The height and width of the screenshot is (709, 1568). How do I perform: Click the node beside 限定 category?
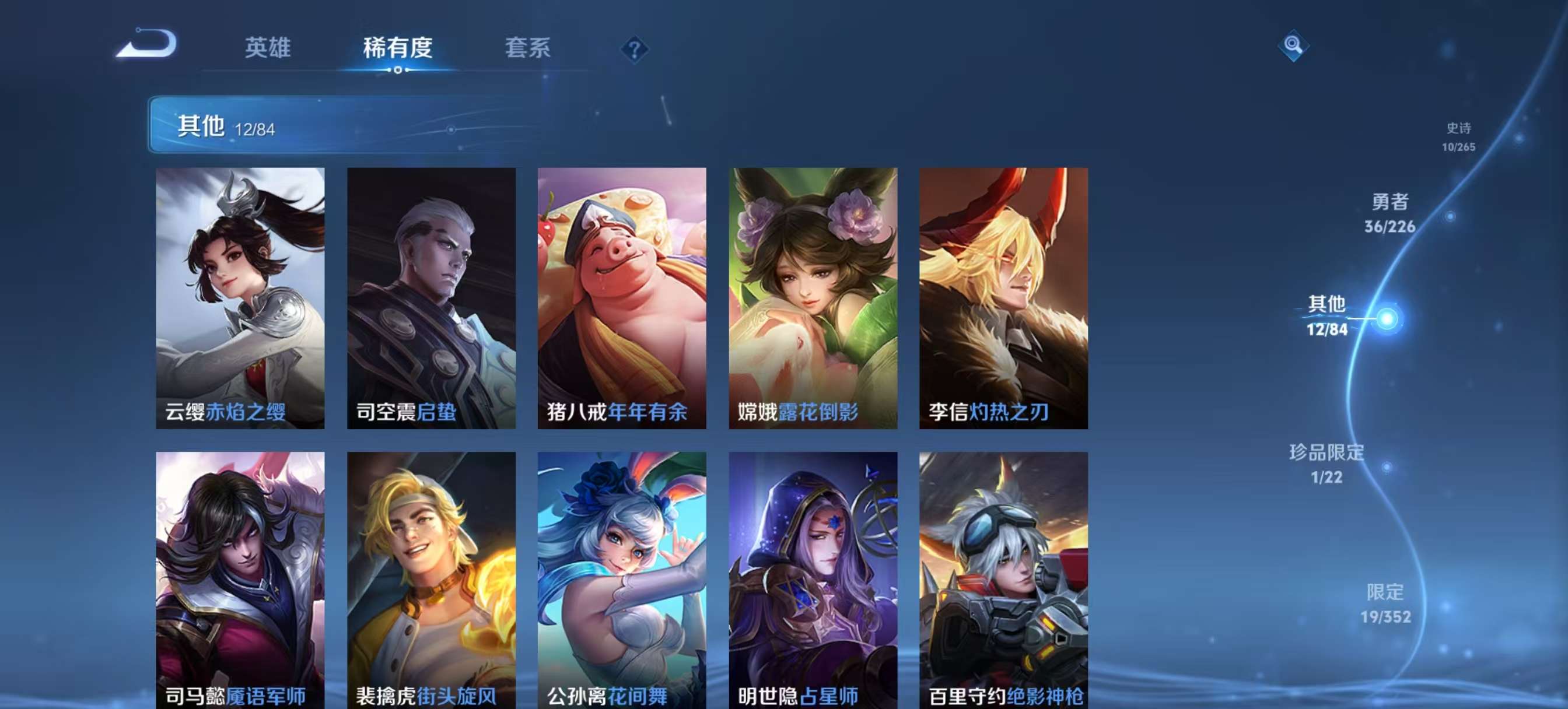tap(1447, 609)
